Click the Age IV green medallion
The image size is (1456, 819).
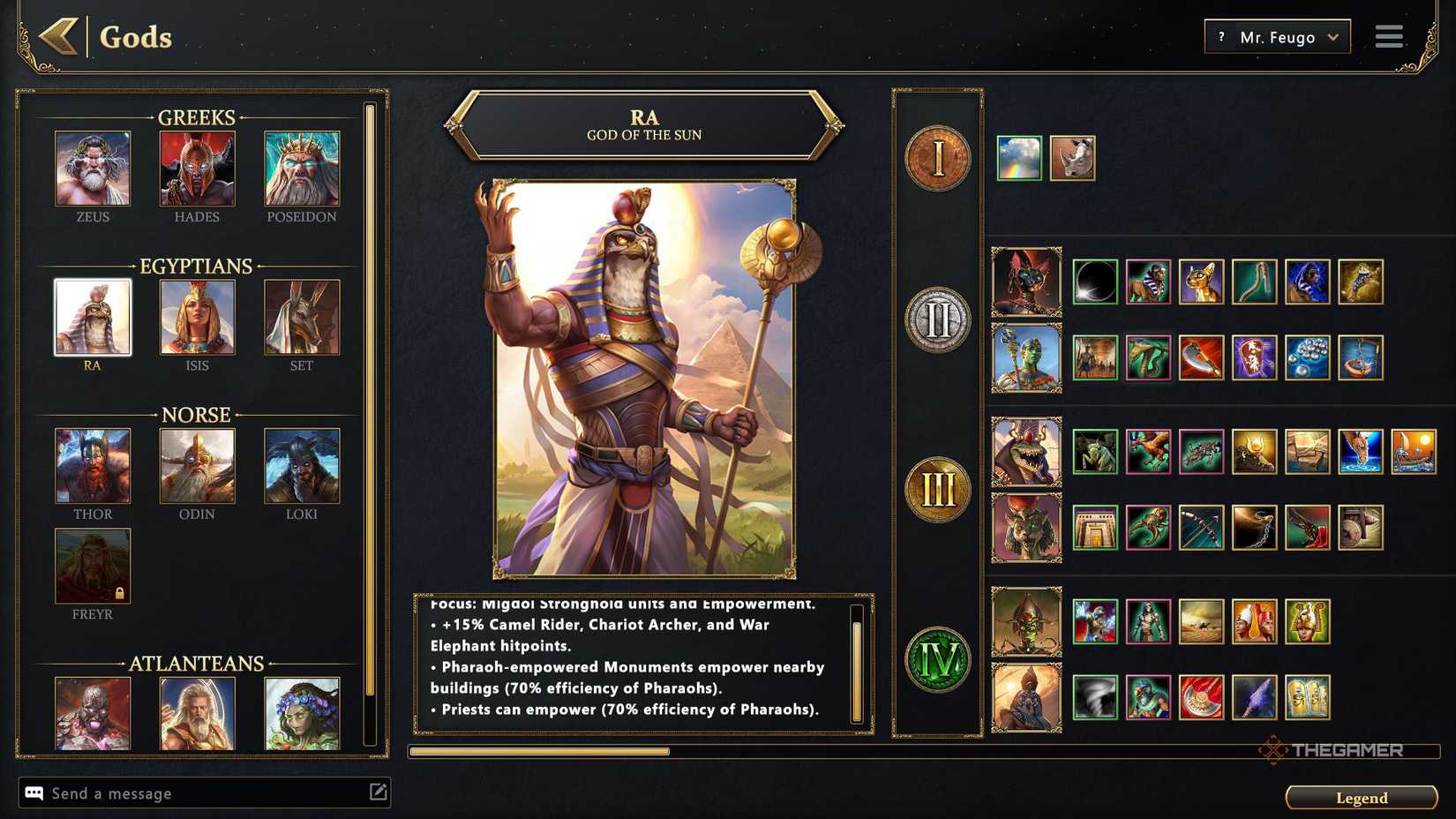pos(937,658)
